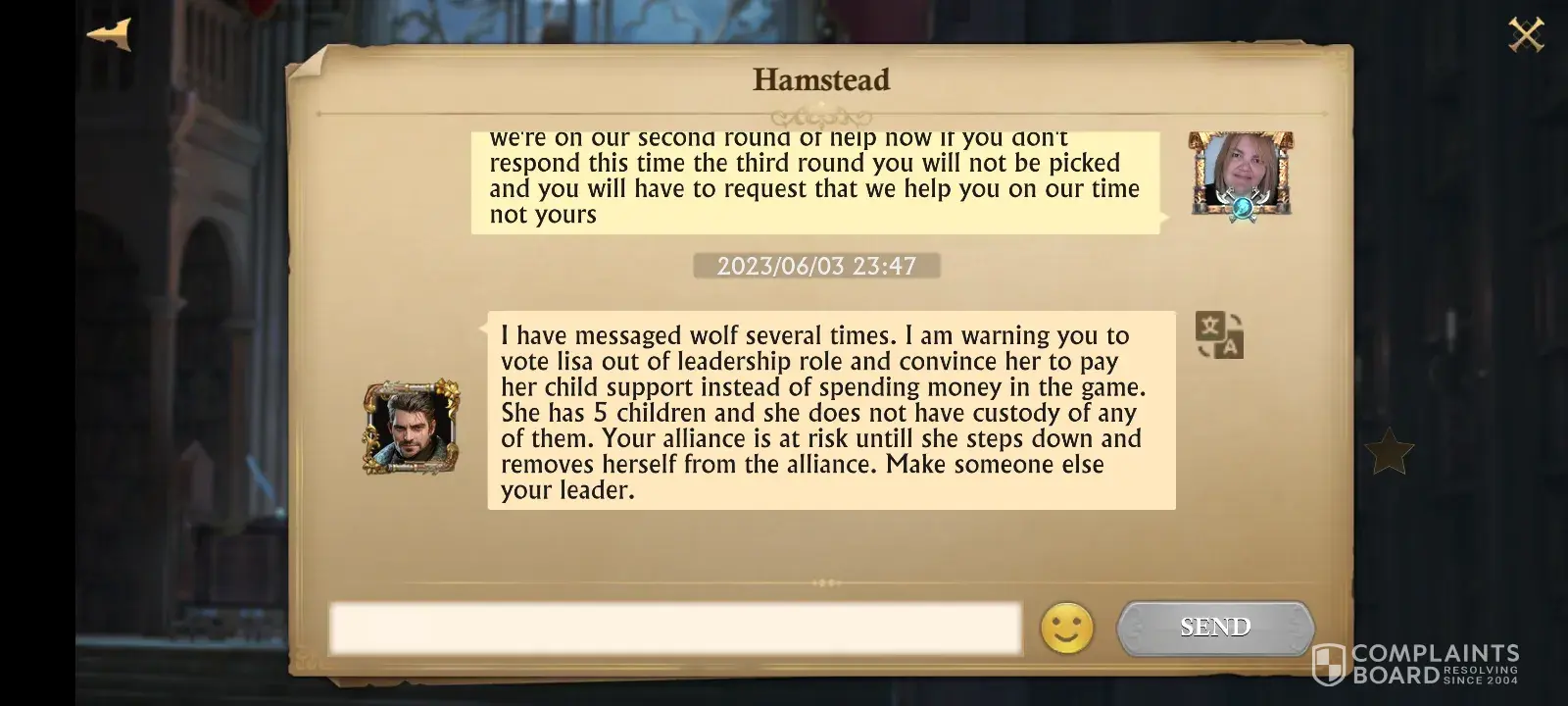Click the message text input field
Image resolution: width=1568 pixels, height=706 pixels.
(674, 629)
